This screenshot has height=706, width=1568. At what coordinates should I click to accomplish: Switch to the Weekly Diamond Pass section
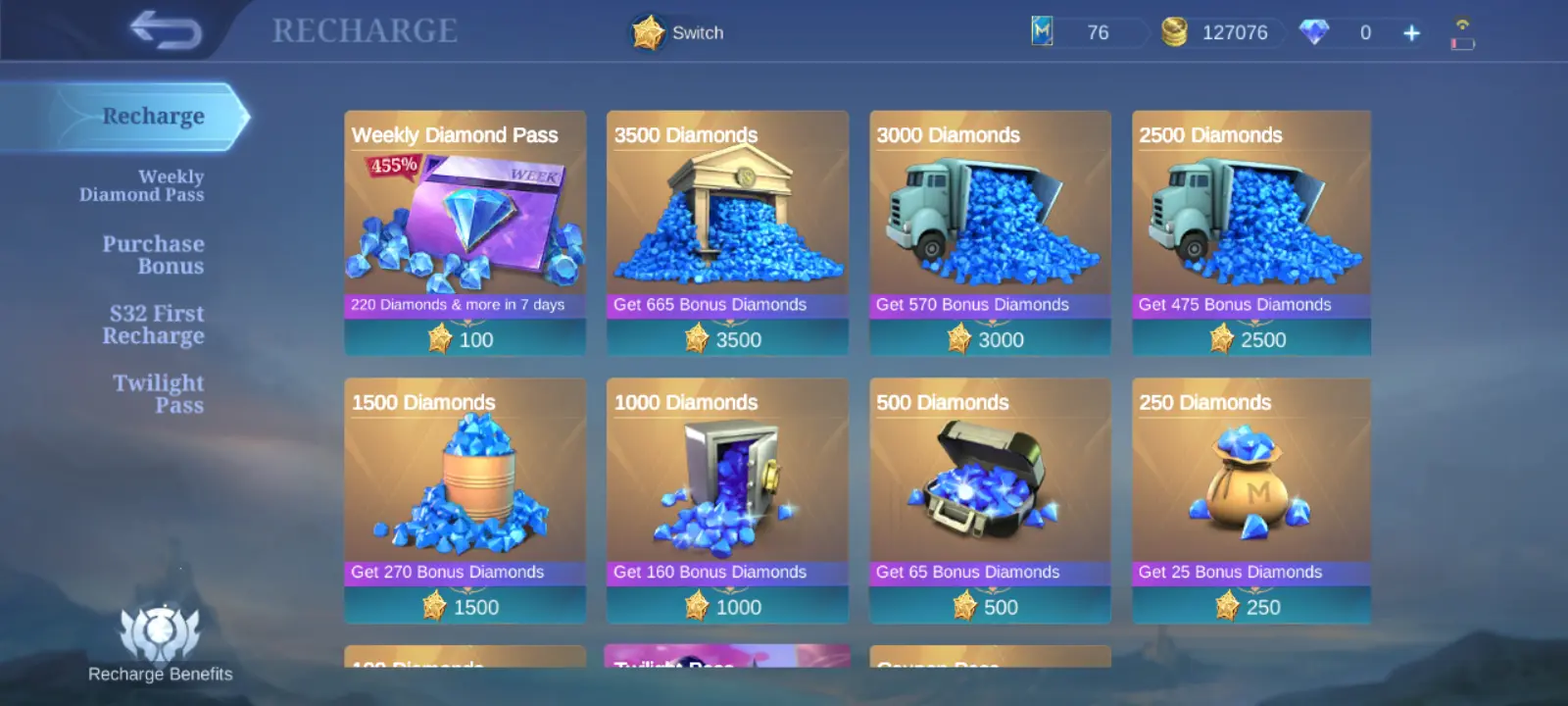coord(143,185)
